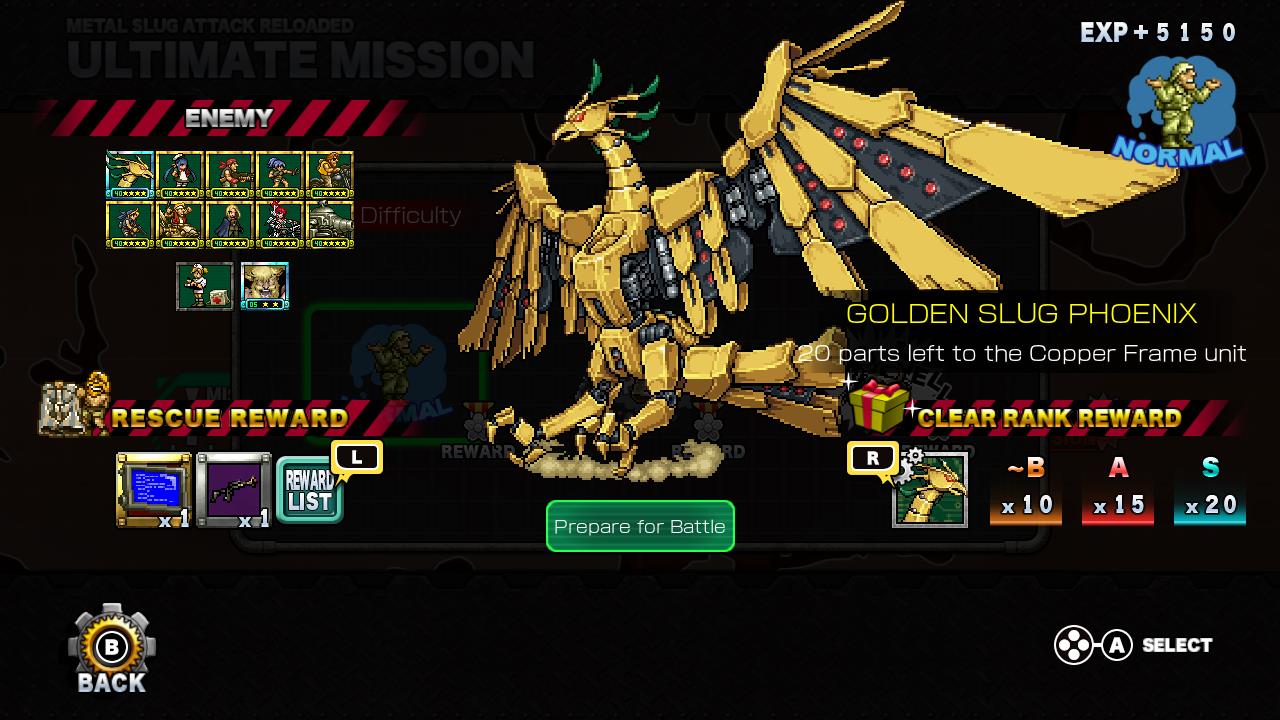
Task: Inspect the rifle reward on purple background
Action: click(x=233, y=490)
